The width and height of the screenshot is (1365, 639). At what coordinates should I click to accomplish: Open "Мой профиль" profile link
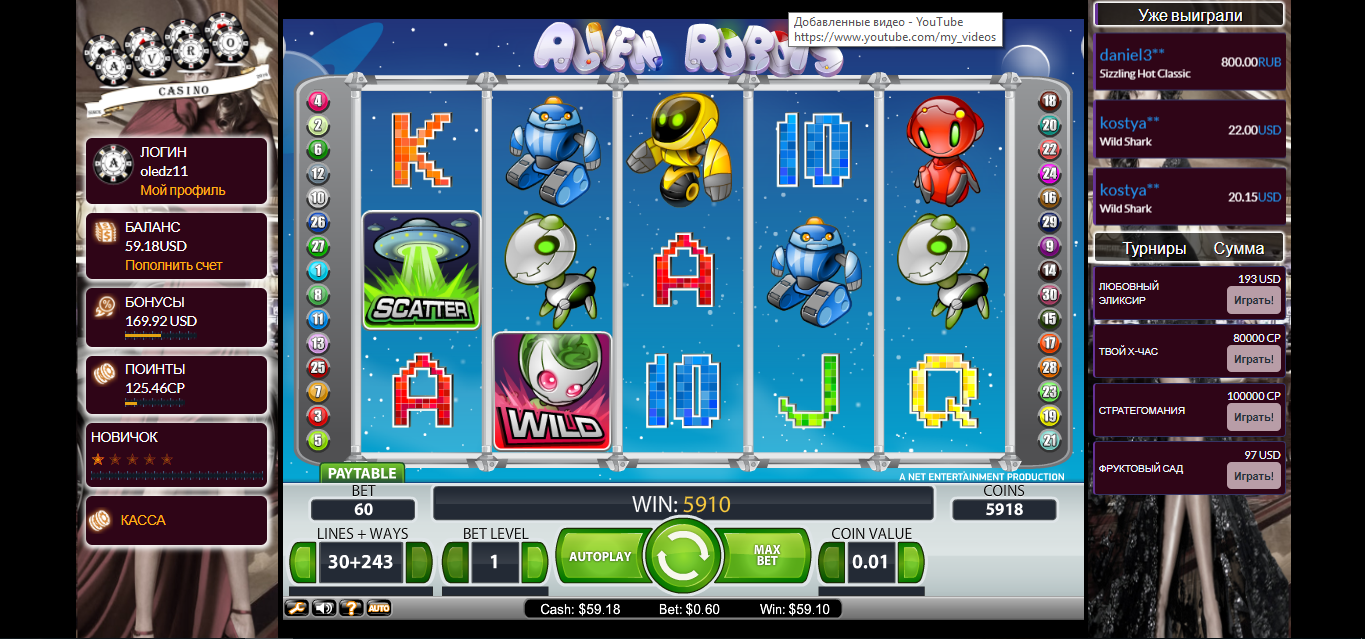[183, 190]
